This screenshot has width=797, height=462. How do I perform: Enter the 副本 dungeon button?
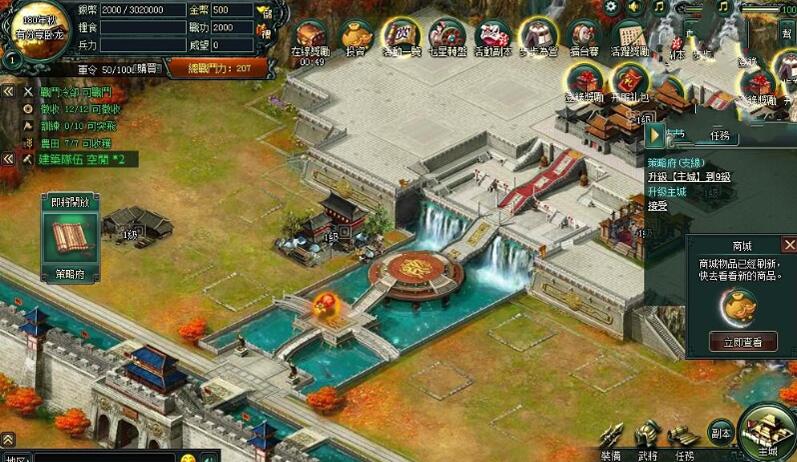point(721,432)
